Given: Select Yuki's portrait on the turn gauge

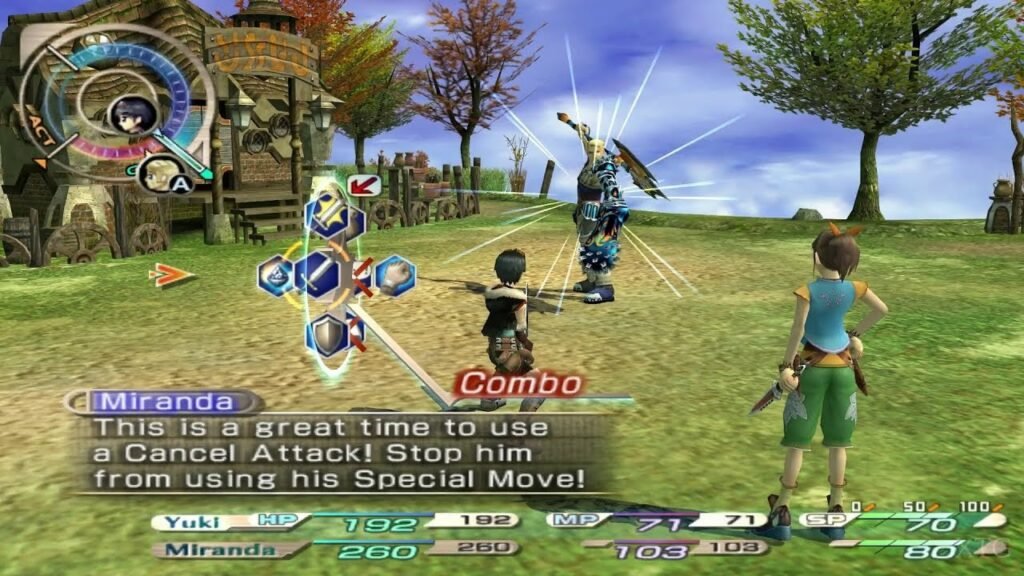Looking at the screenshot, I should pos(131,114).
